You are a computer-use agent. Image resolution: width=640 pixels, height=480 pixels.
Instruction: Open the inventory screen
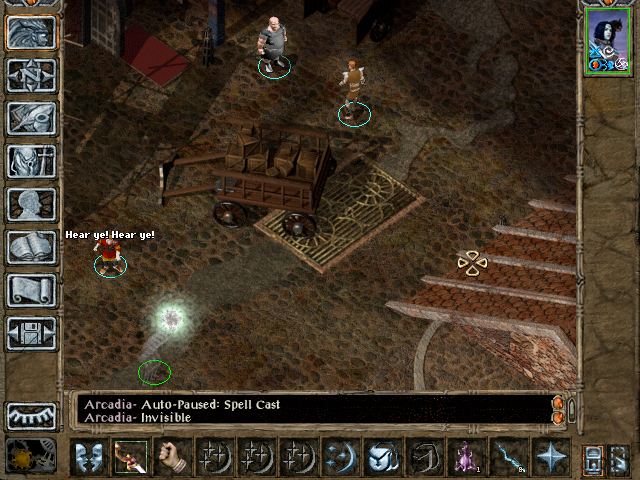(x=32, y=161)
